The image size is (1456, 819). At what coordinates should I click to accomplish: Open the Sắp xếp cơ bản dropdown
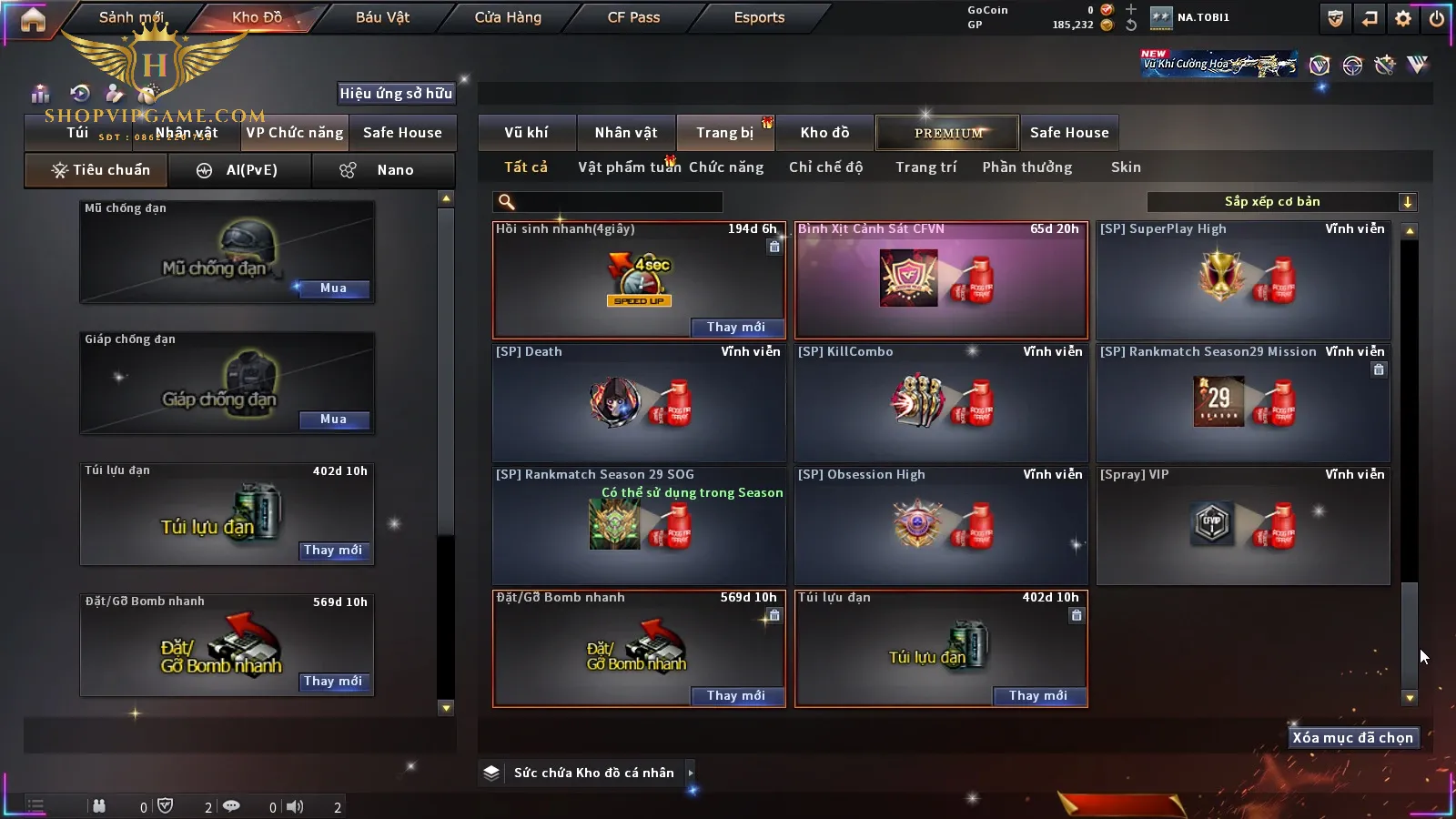[x=1281, y=202]
